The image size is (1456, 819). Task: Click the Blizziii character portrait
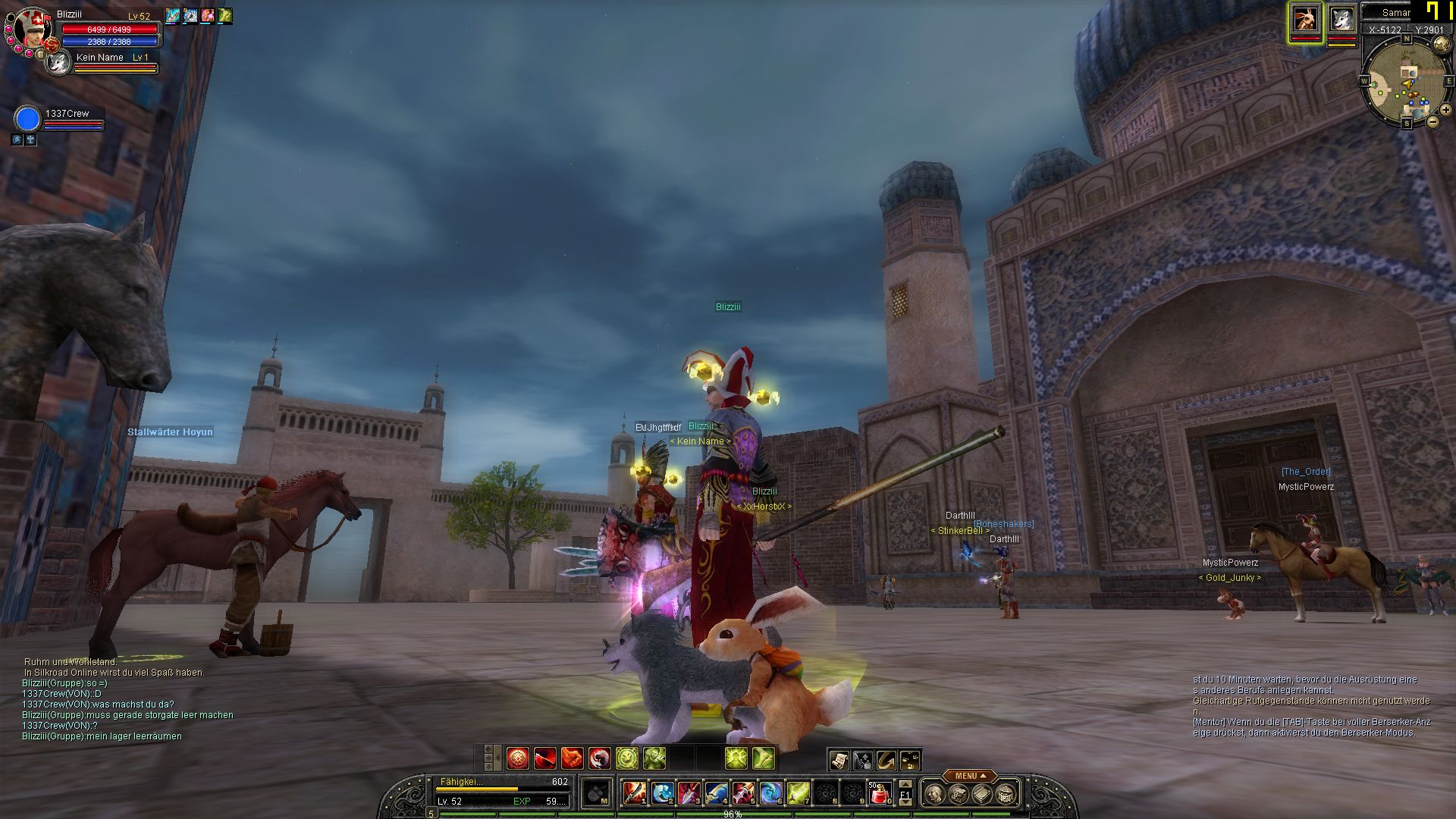(32, 28)
